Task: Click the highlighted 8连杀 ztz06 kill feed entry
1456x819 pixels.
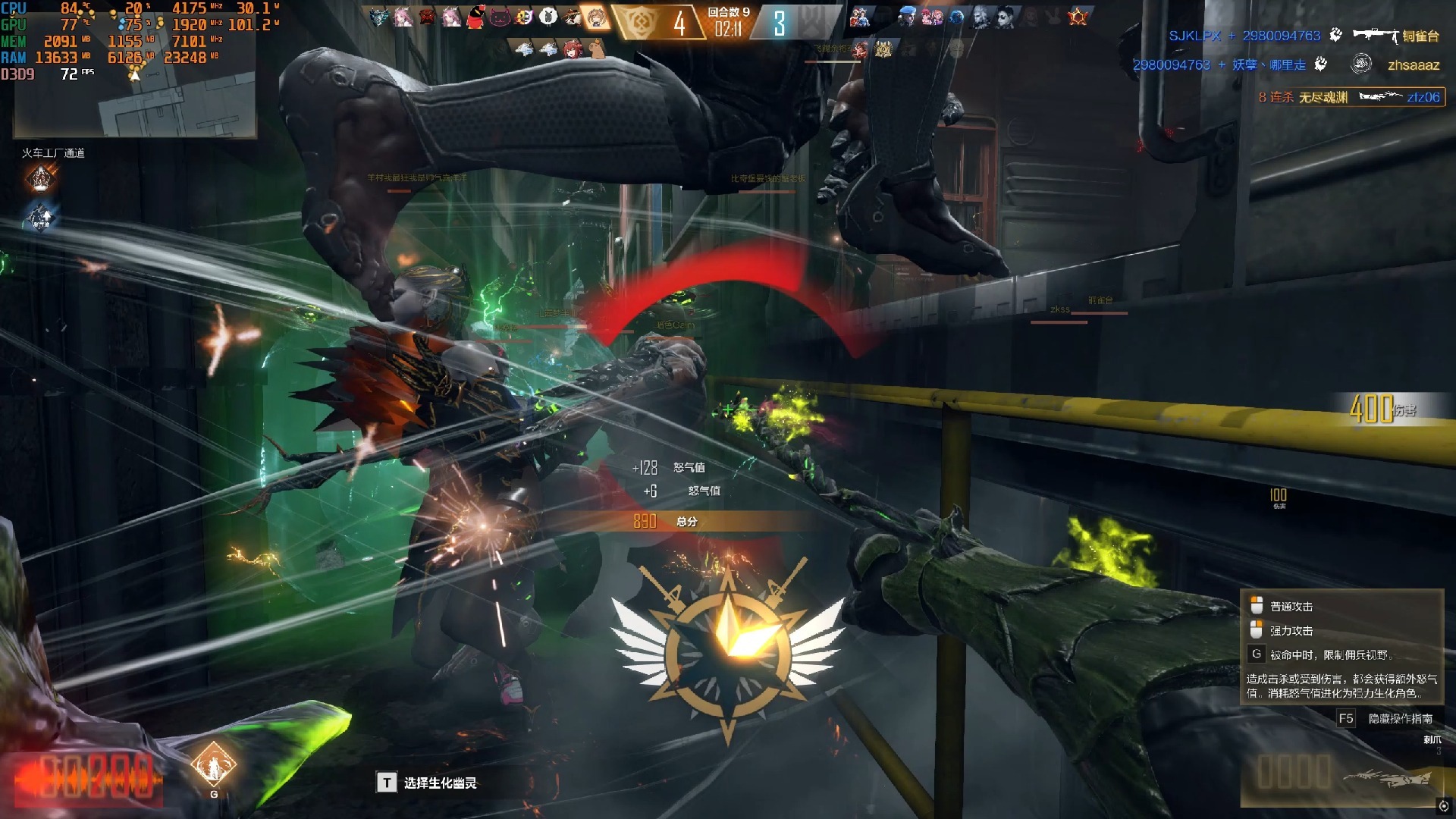Action: [x=1350, y=97]
